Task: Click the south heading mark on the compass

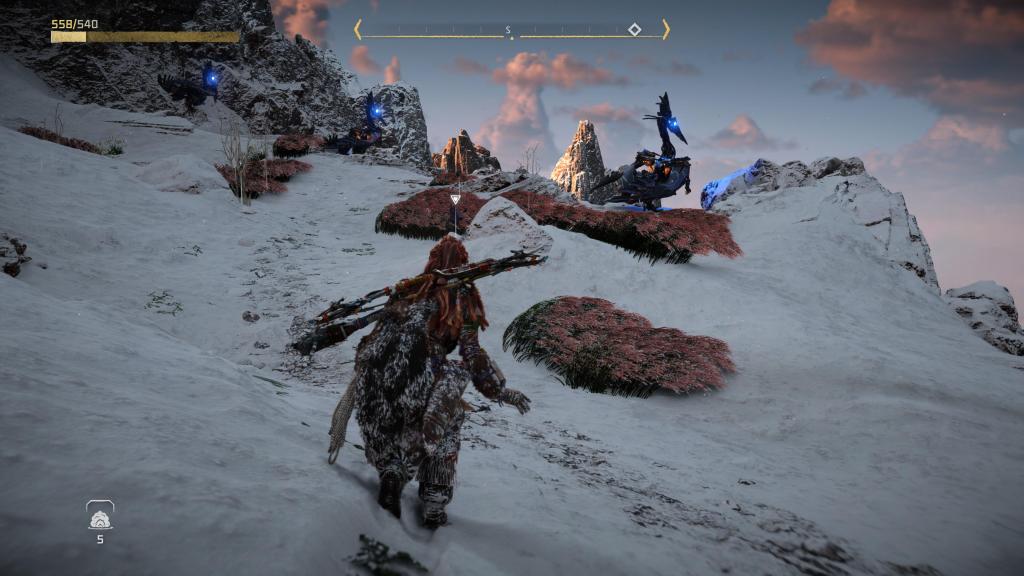Action: point(508,30)
